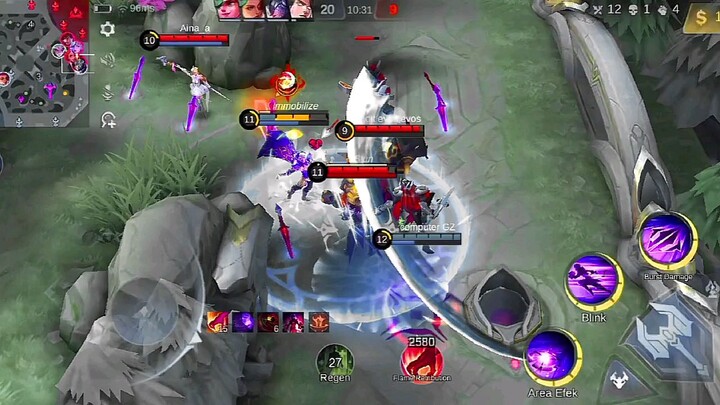Toggle the microphone icon
Viewport: 720px width, 405px height.
(108, 90)
